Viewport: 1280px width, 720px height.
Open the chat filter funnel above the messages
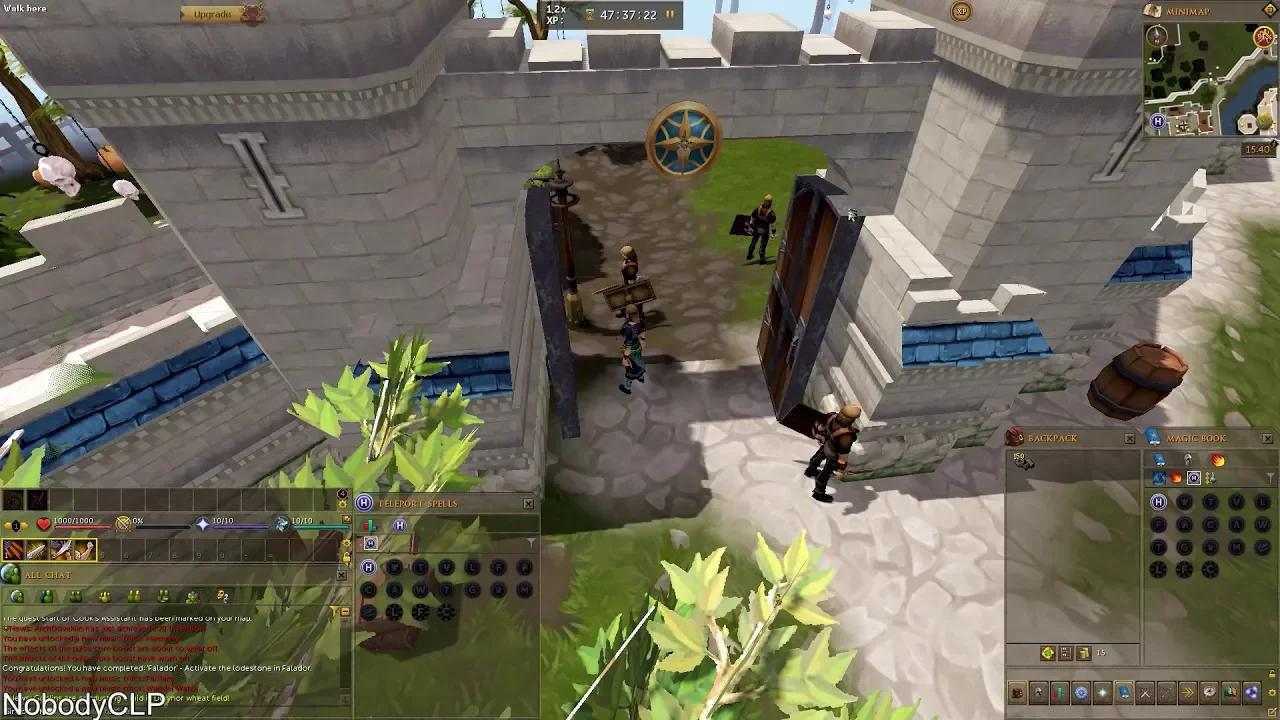coord(335,610)
